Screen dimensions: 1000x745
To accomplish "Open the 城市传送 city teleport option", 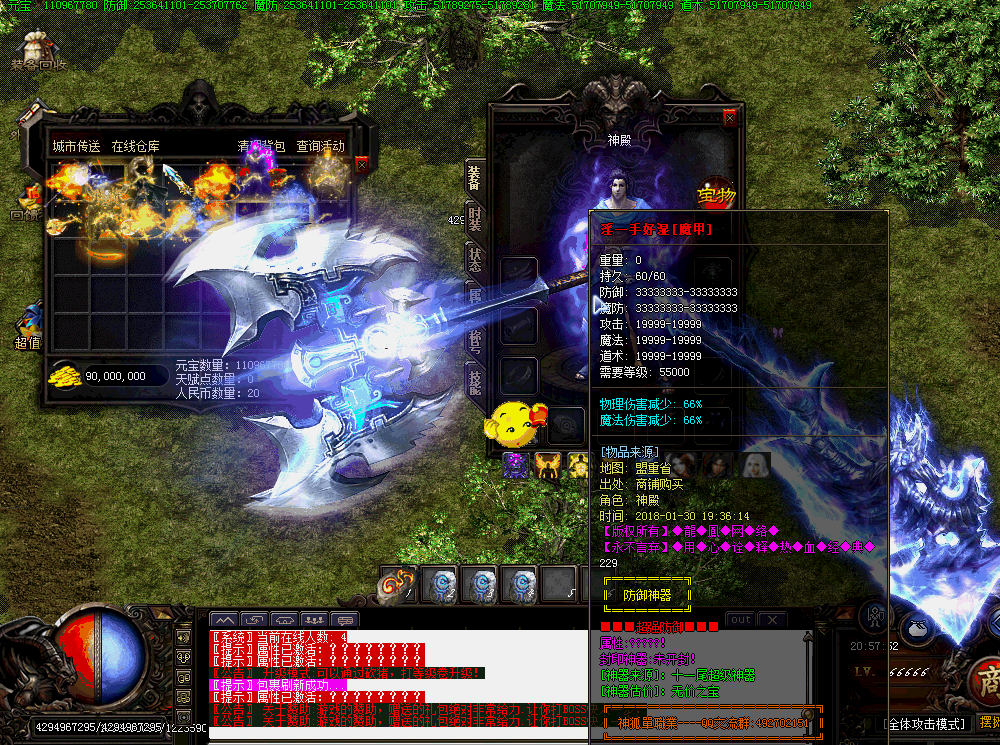I will pyautogui.click(x=76, y=146).
